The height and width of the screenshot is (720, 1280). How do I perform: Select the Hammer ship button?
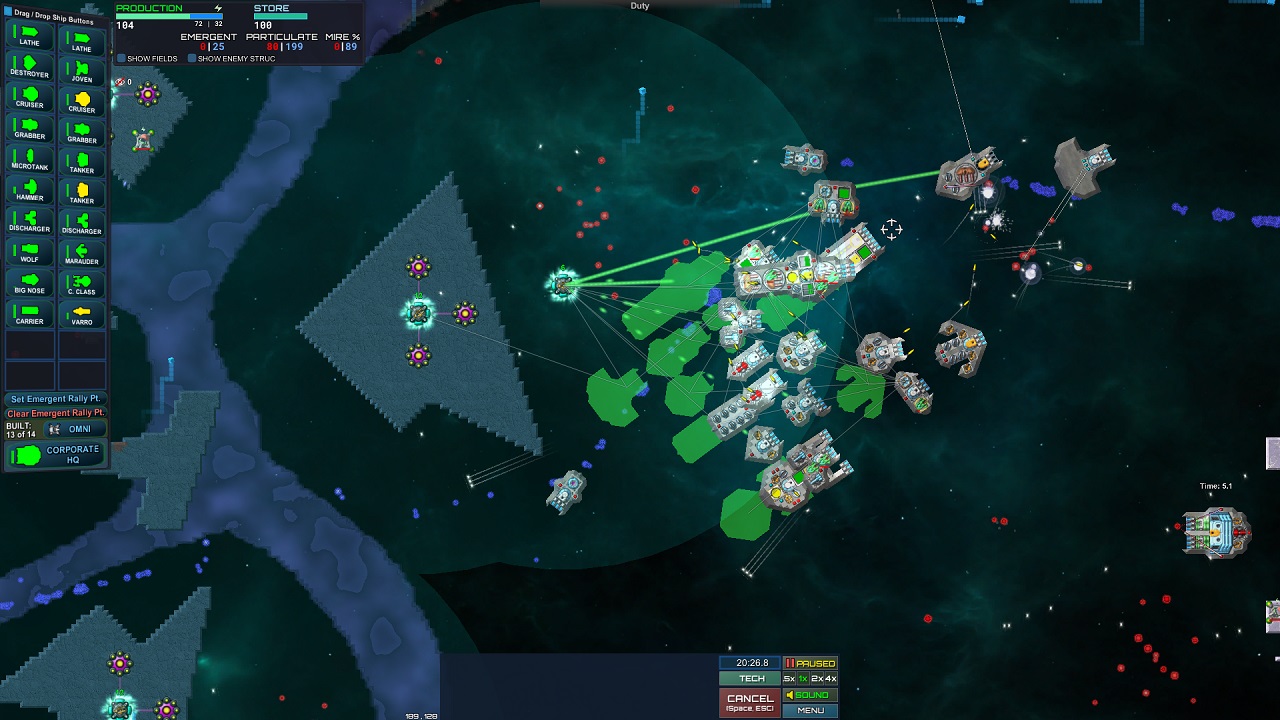[29, 191]
